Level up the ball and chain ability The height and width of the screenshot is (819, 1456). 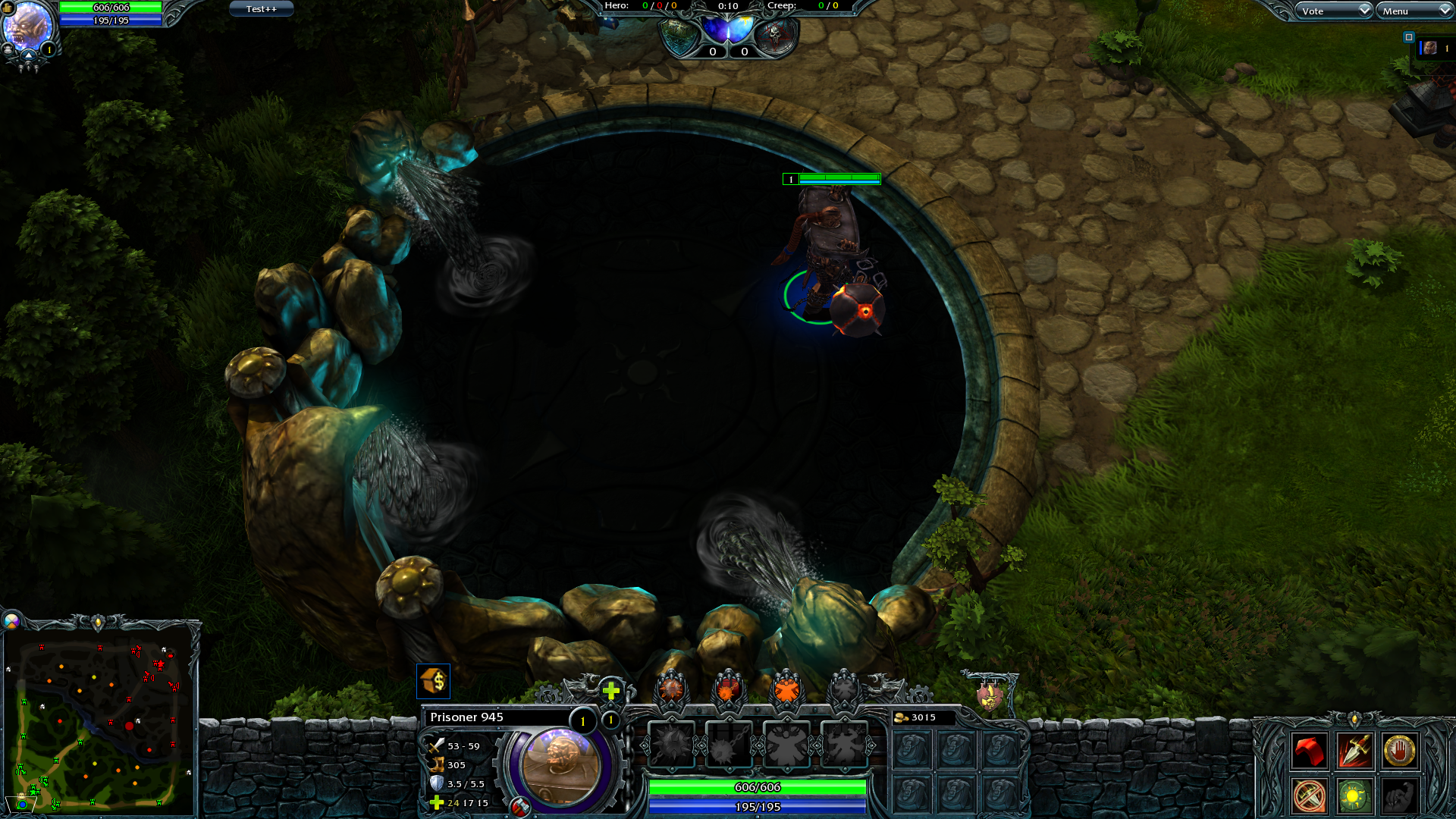[x=728, y=689]
